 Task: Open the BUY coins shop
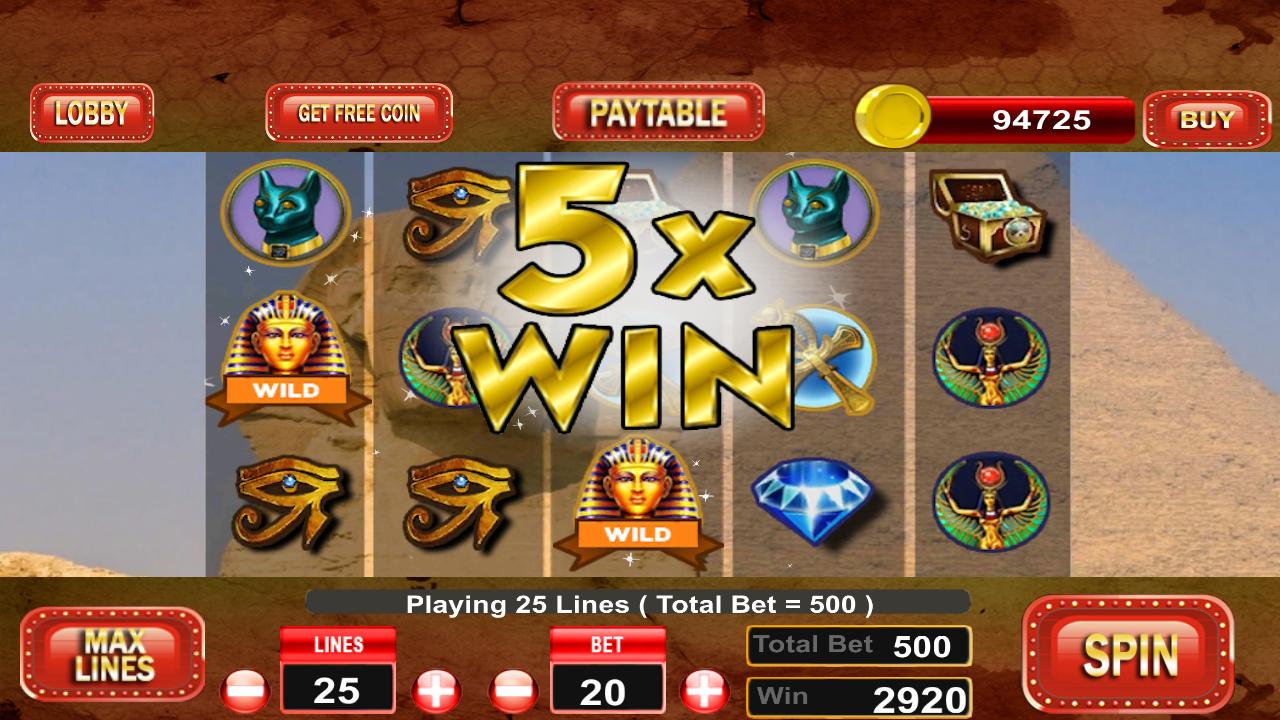[1207, 120]
